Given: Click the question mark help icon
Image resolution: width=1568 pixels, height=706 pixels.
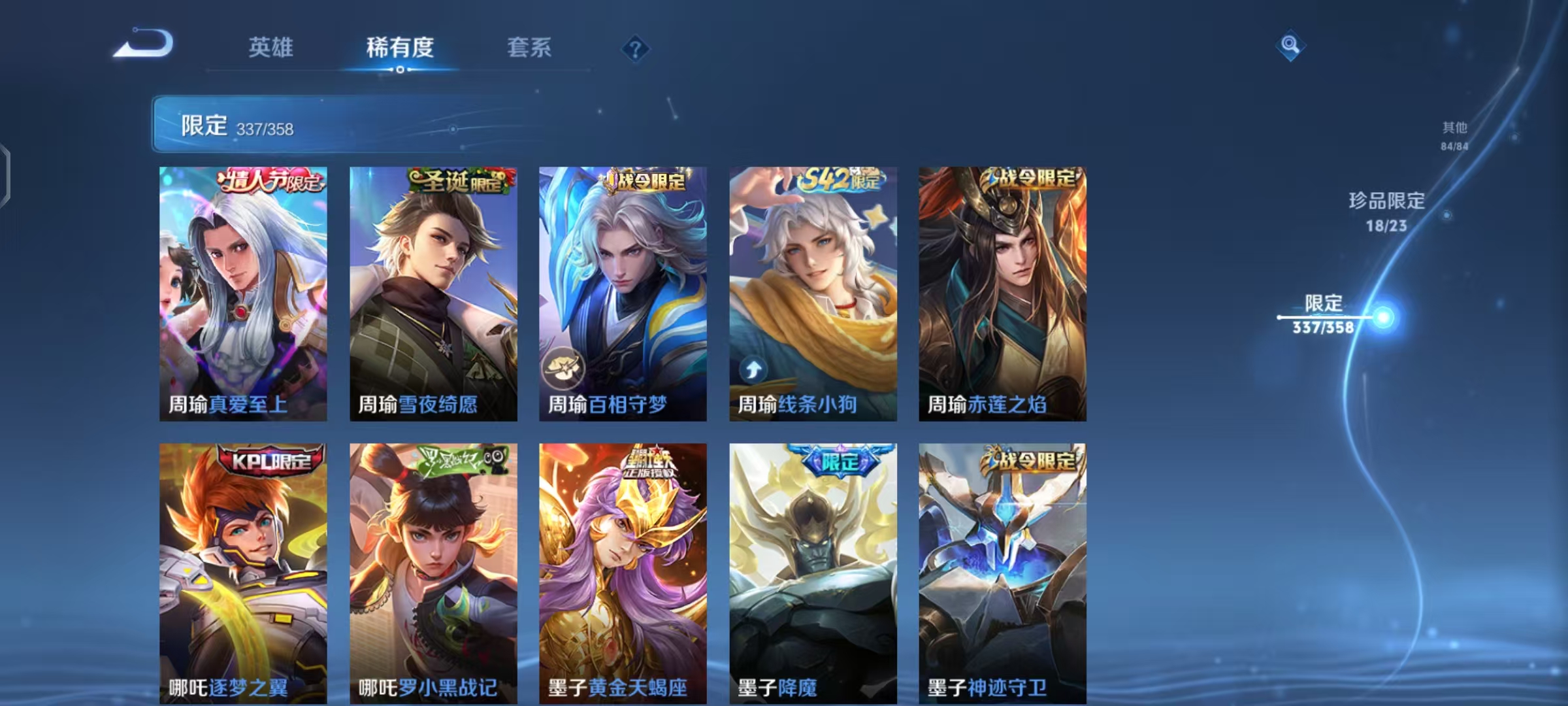Looking at the screenshot, I should 636,48.
